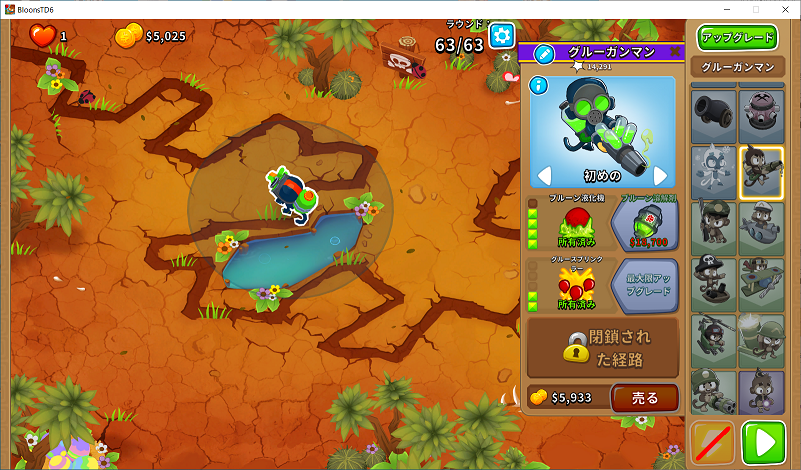Close the Glue Gunner tower panel

click(x=674, y=52)
